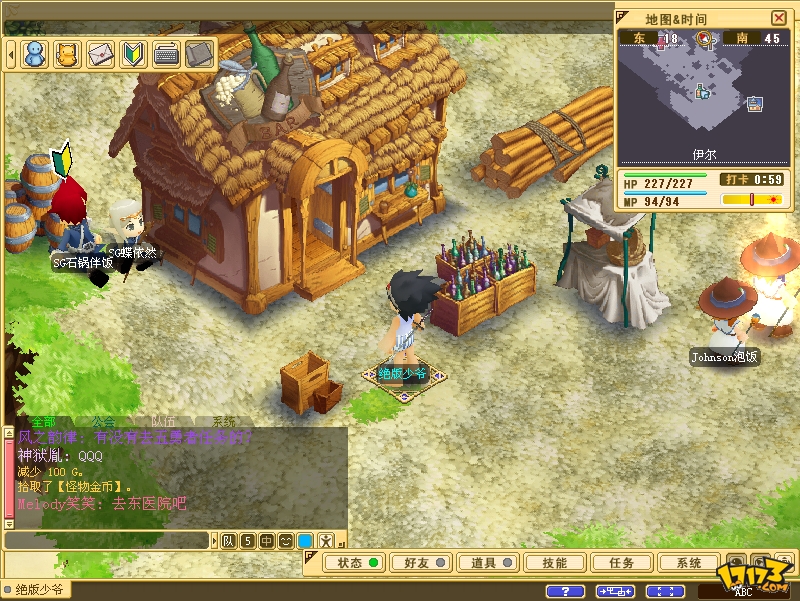800x601 pixels.
Task: Click the orange cat pet icon
Action: tap(68, 54)
